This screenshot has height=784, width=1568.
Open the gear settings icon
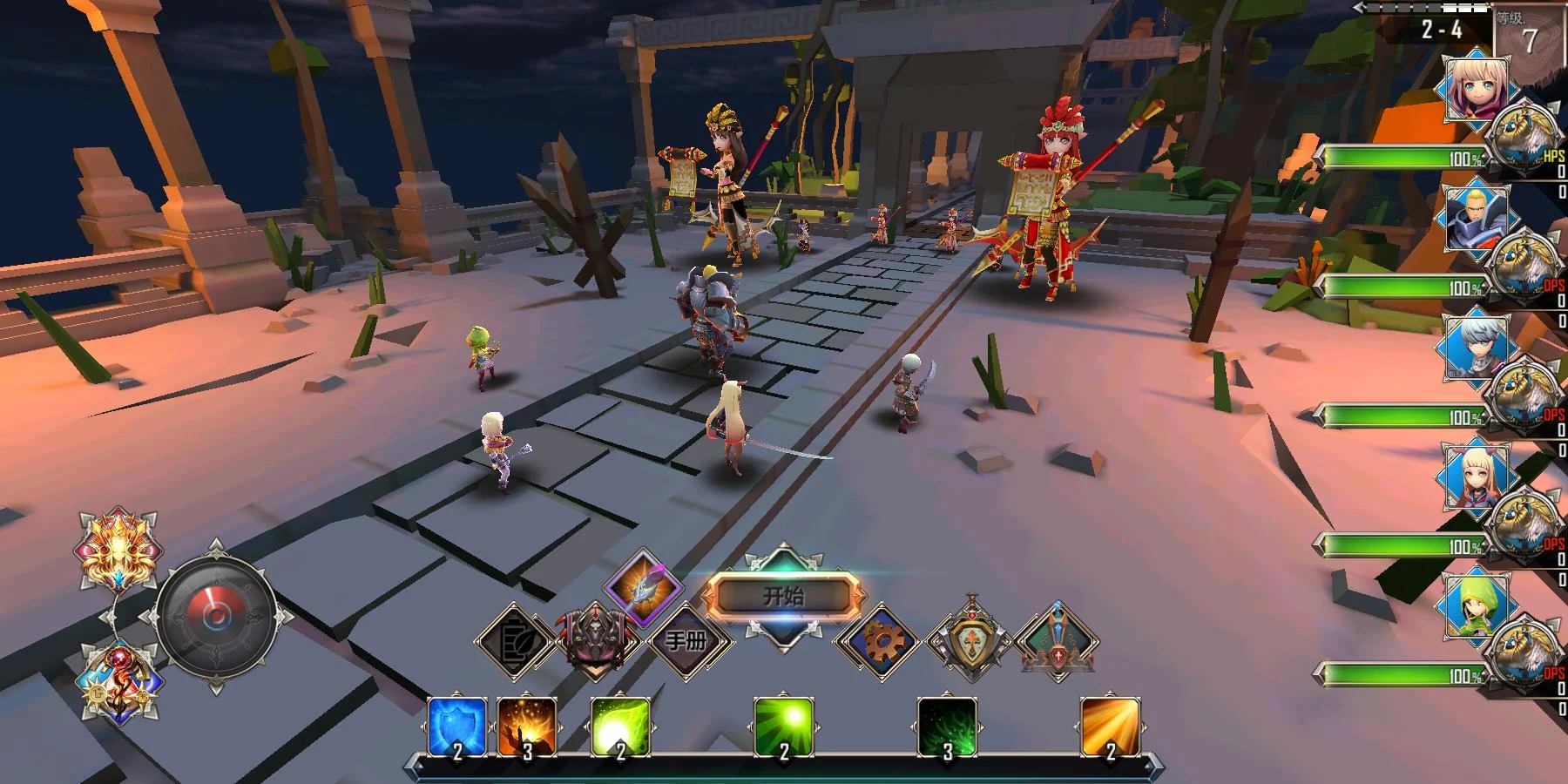(881, 642)
